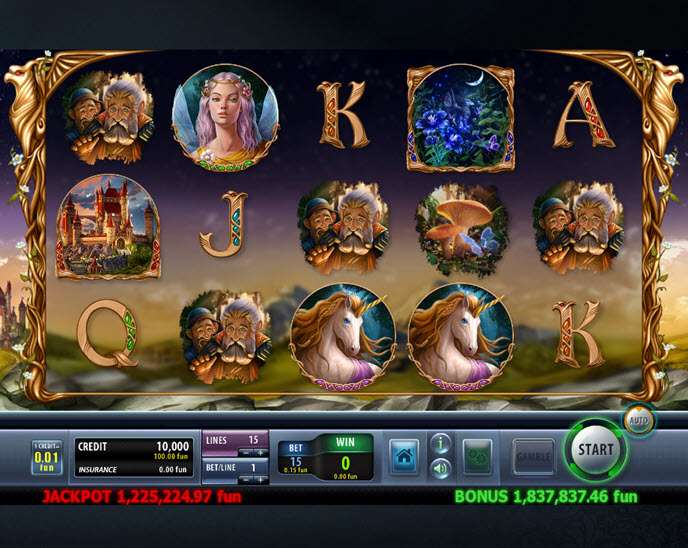
Task: Spin the reels with the START button
Action: coord(595,450)
